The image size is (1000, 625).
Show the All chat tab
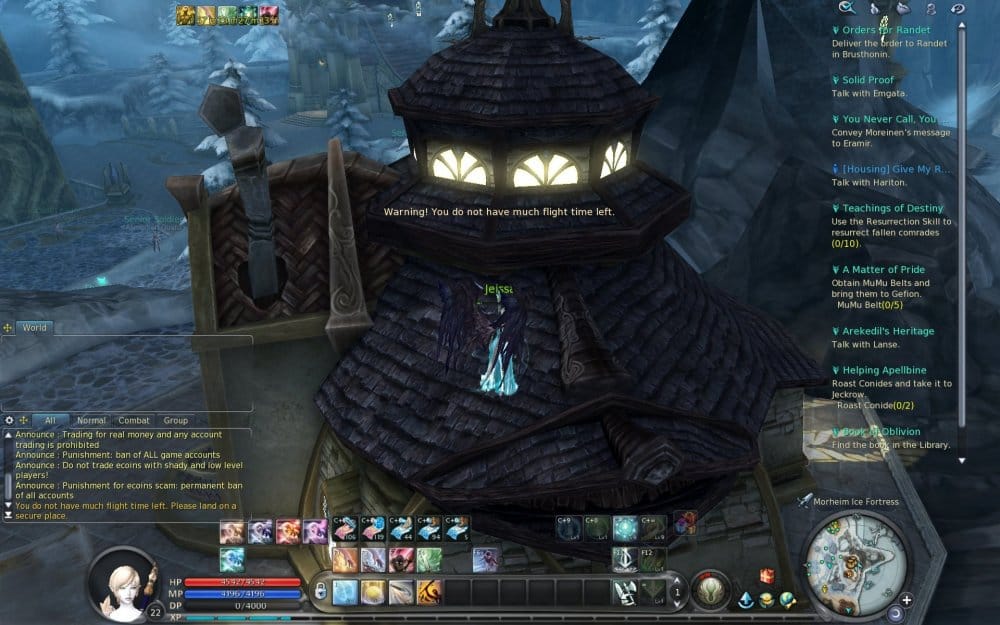click(x=49, y=421)
